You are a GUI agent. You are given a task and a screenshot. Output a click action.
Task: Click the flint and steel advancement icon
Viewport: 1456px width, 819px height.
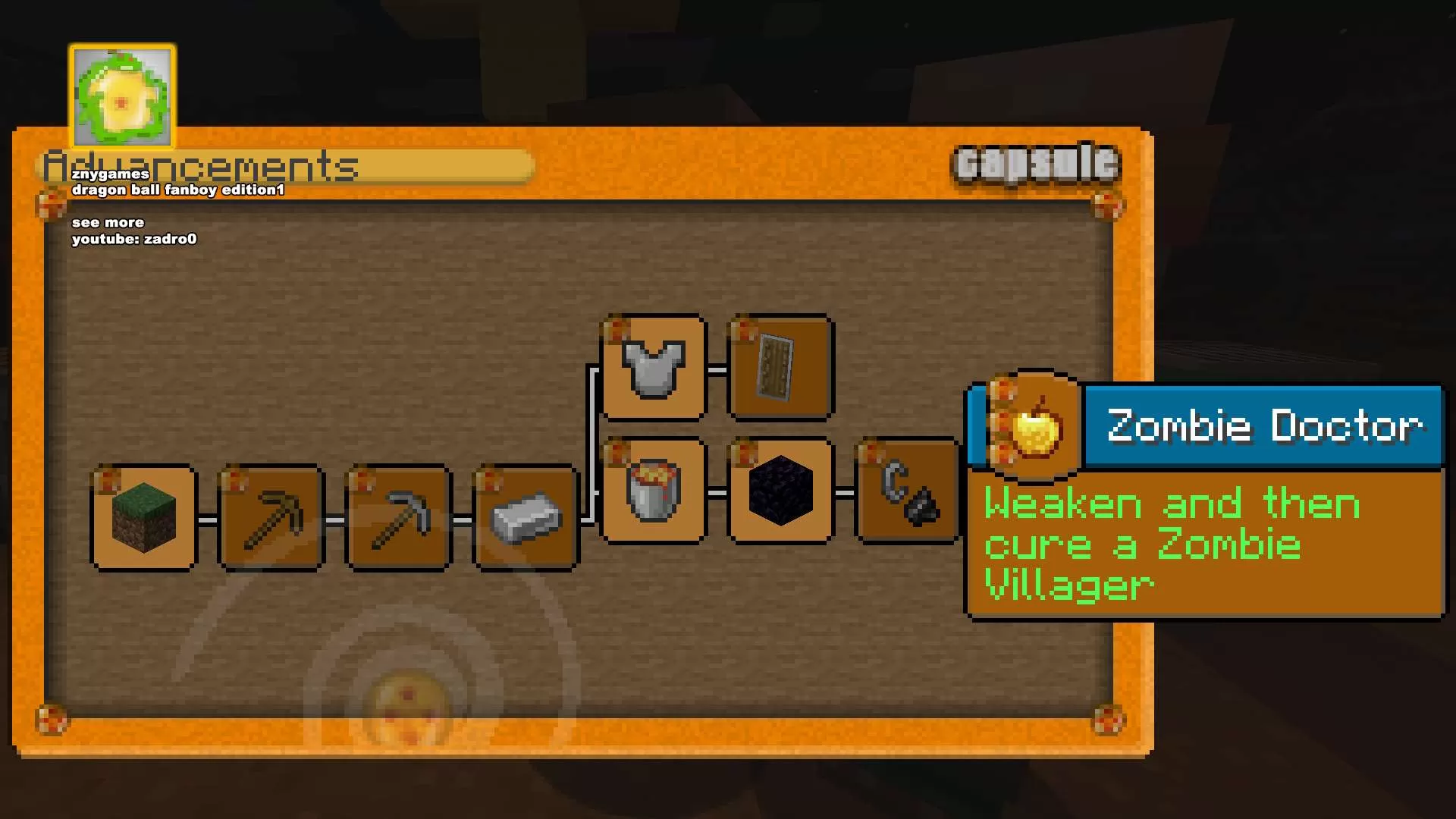[x=907, y=493]
